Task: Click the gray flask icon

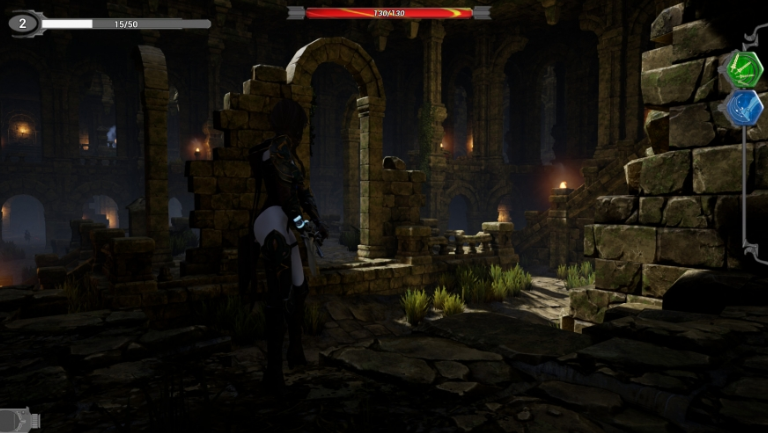Action: click(x=18, y=420)
